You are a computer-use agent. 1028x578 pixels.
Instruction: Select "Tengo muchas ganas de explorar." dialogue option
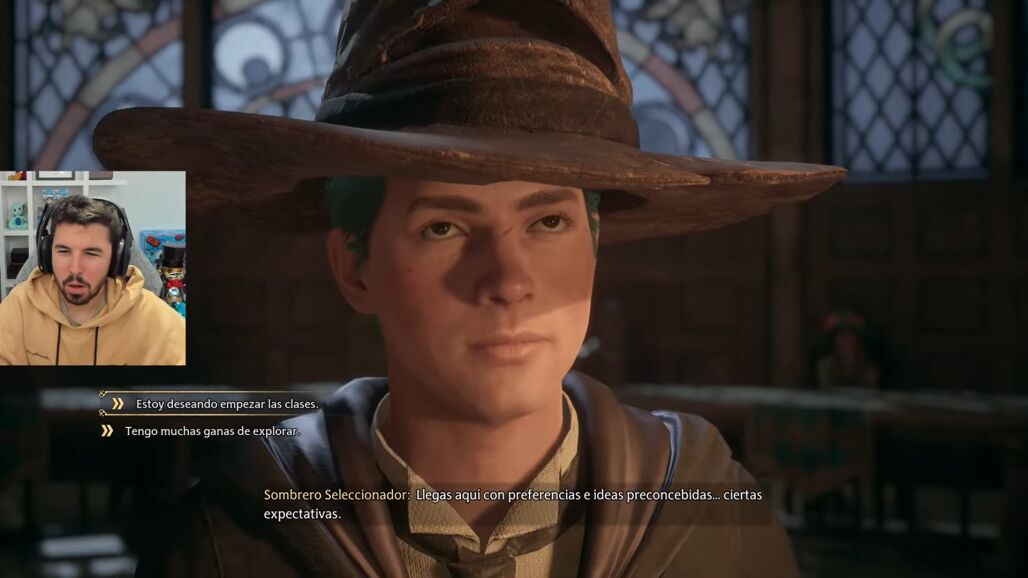212,431
